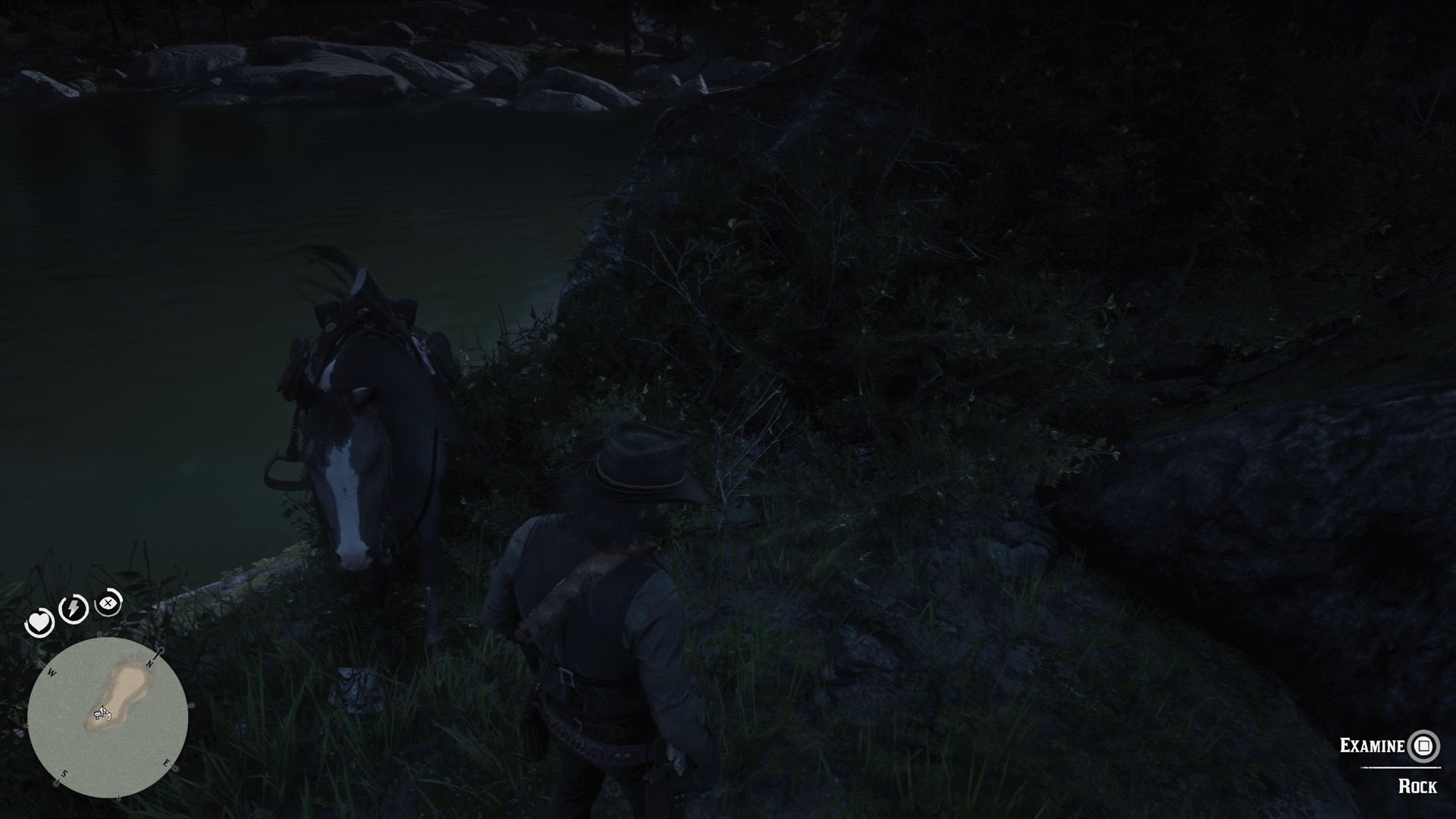Select the player arrow marker on the minimap
Image resolution: width=1456 pixels, height=819 pixels.
[102, 710]
